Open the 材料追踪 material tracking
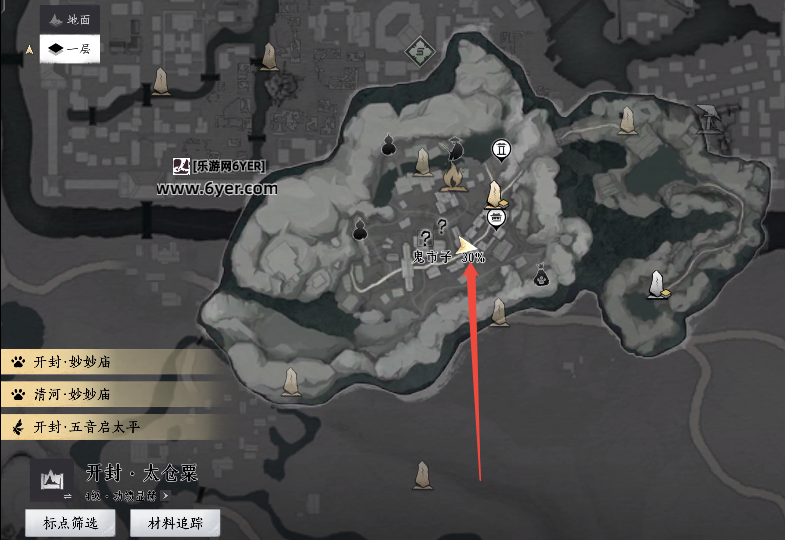Screen dimensions: 785x540 pos(175,522)
